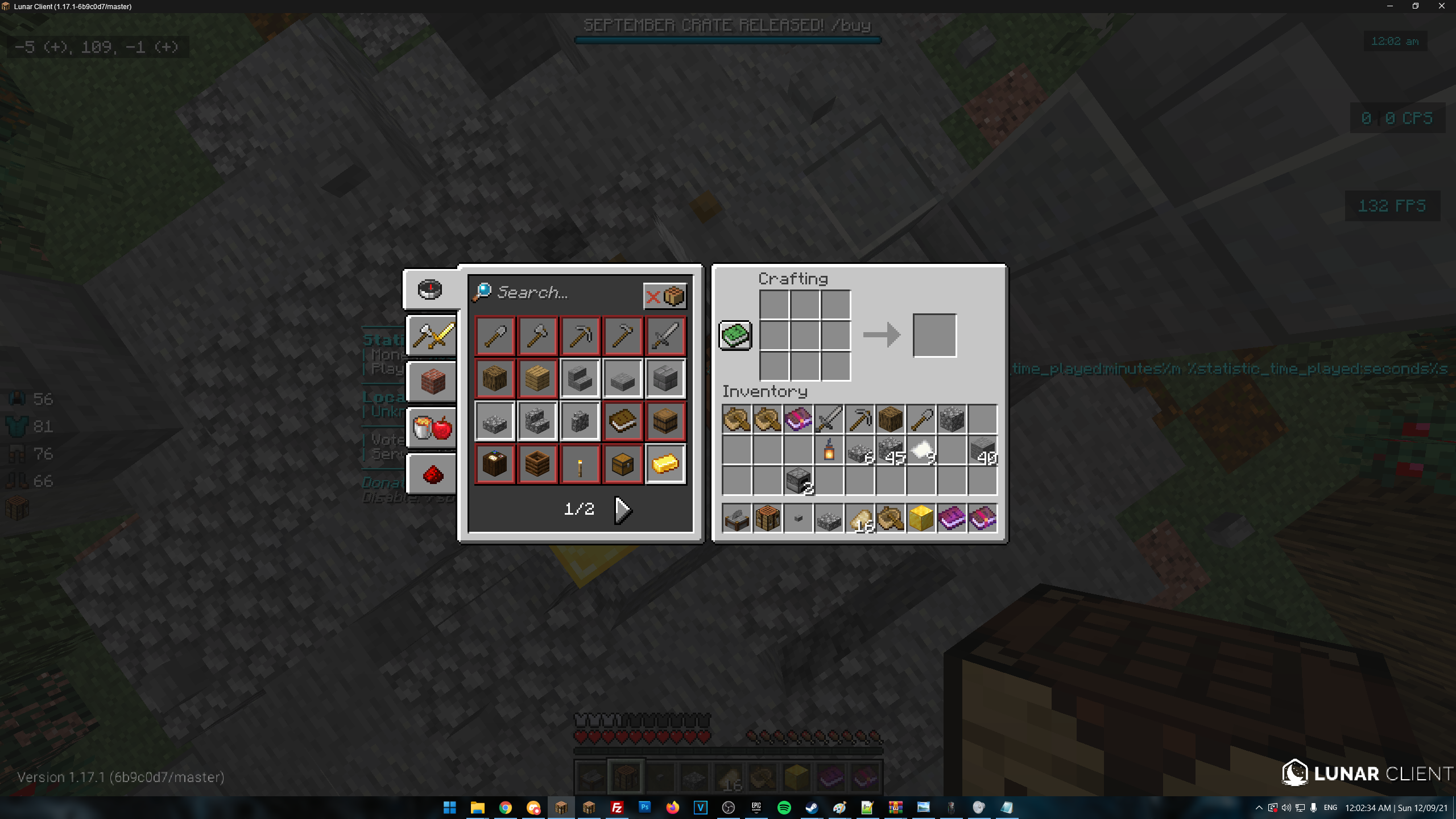Image resolution: width=1456 pixels, height=819 pixels.
Task: Select the chest recipe
Action: [x=622, y=464]
